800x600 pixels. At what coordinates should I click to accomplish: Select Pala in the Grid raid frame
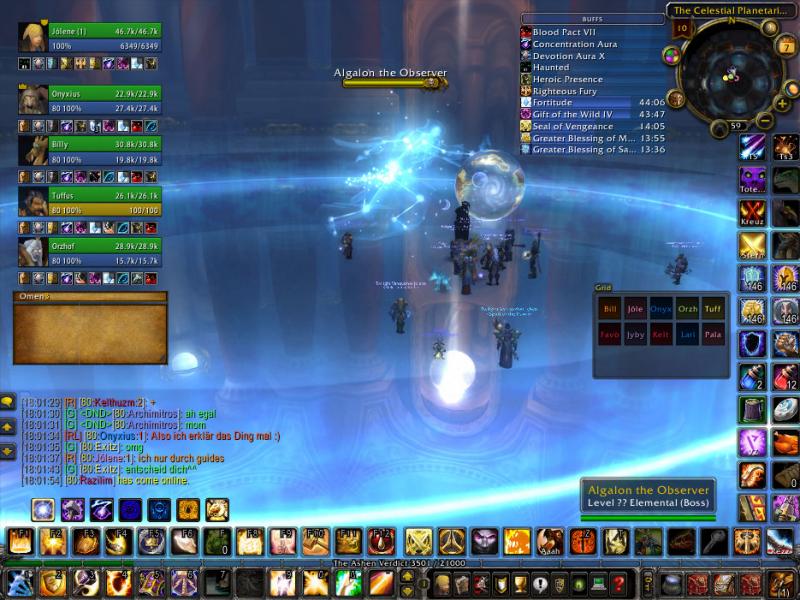[713, 335]
